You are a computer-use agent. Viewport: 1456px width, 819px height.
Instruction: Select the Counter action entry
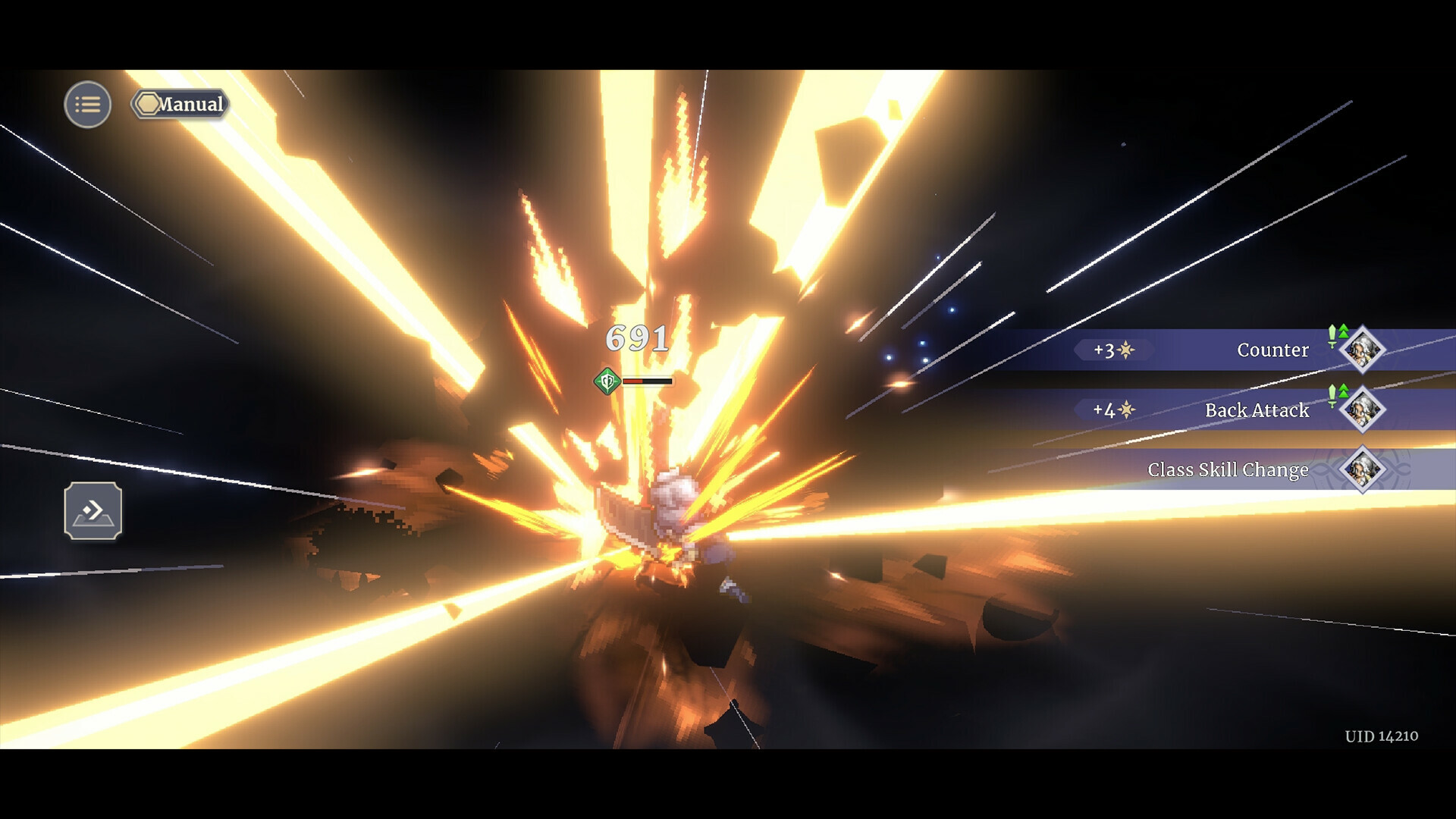tap(1273, 350)
